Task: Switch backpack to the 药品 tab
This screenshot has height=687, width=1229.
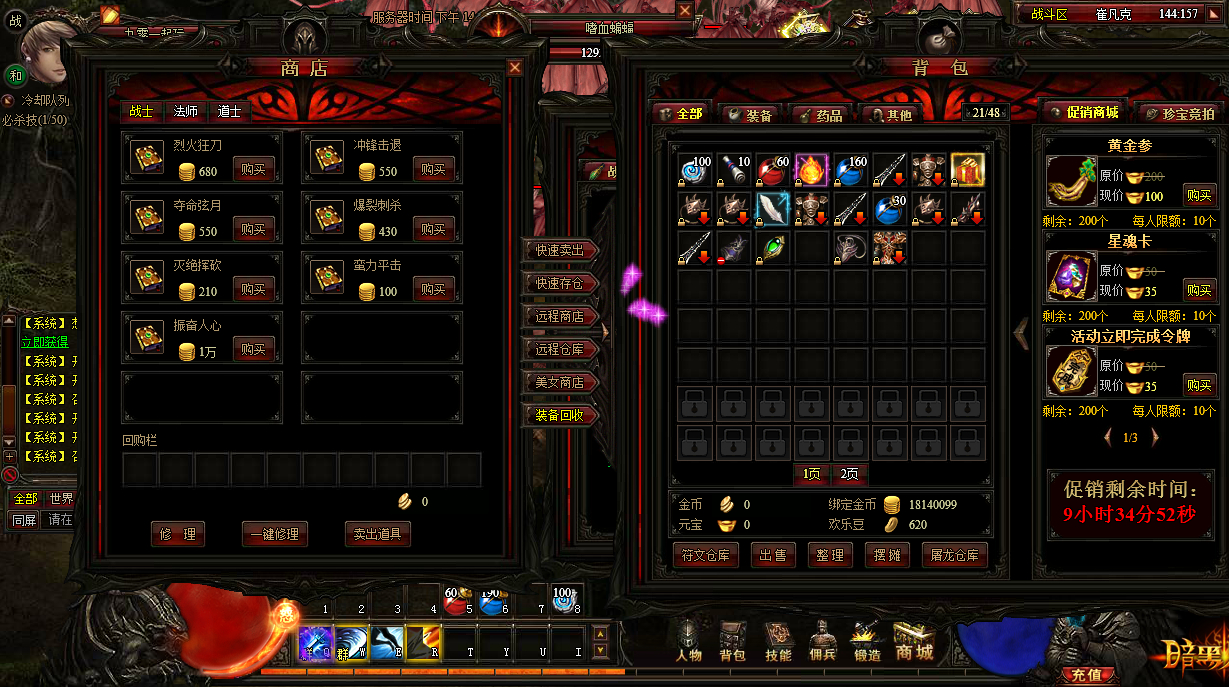Action: [823, 115]
